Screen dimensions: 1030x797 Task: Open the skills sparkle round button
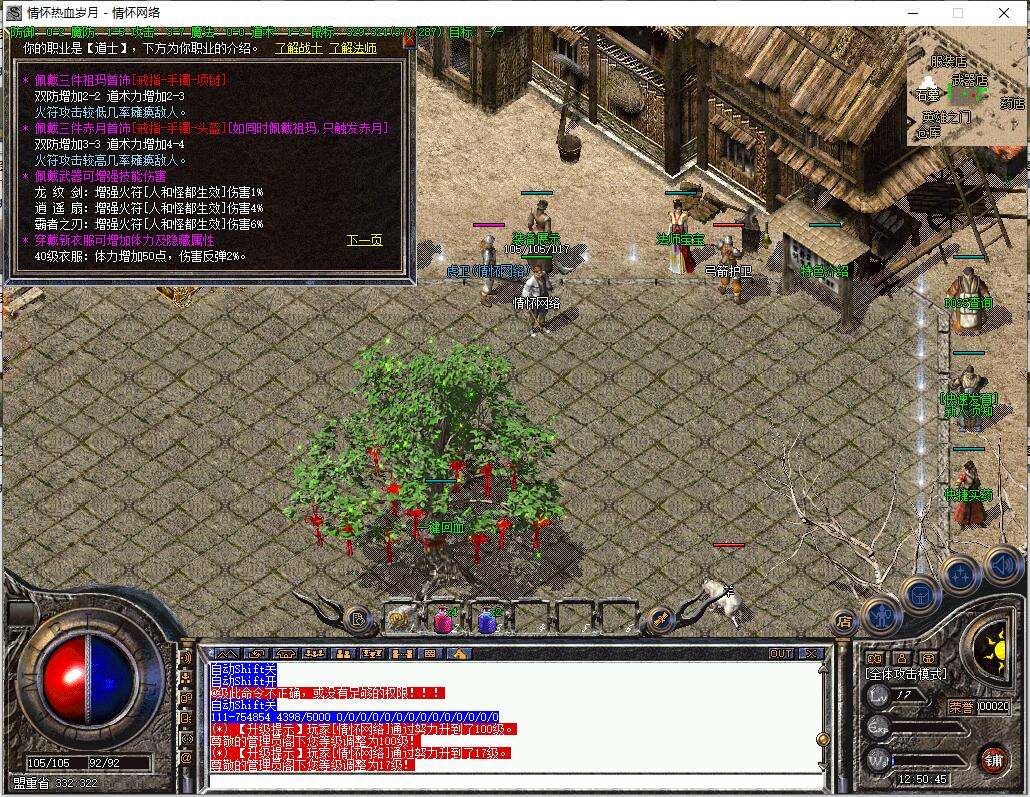point(960,575)
